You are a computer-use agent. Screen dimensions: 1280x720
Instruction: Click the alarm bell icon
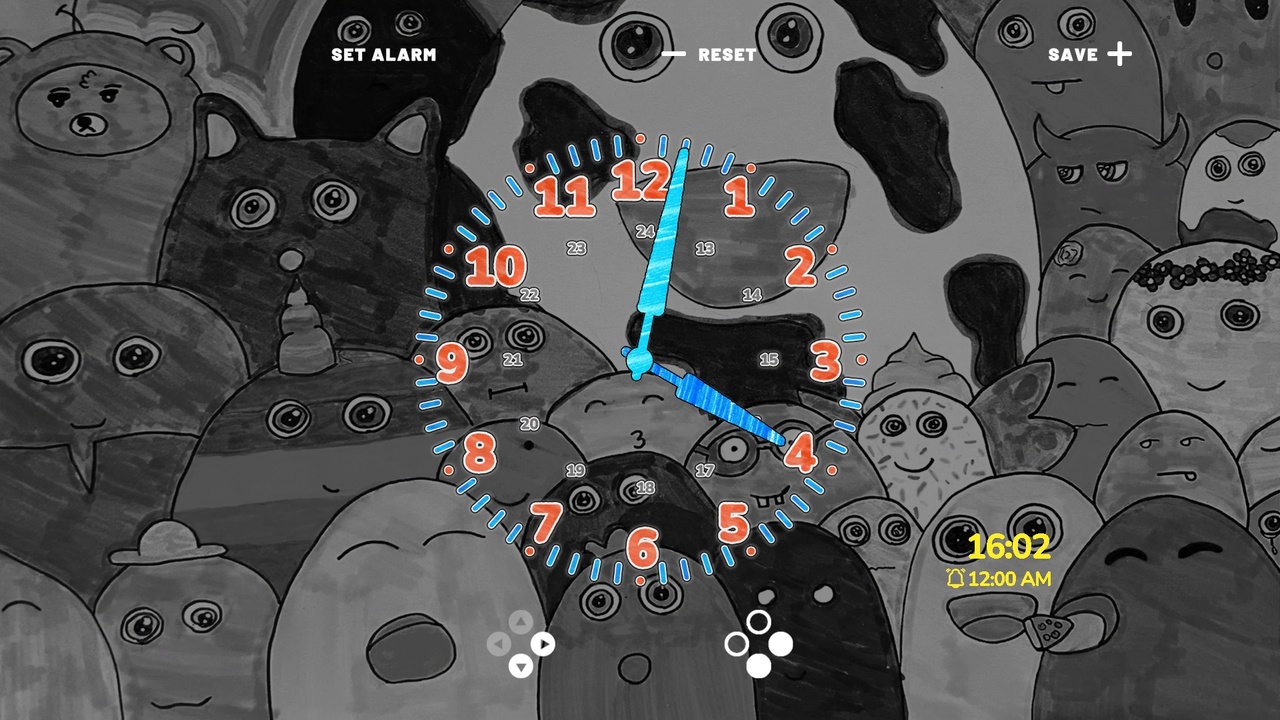click(x=955, y=578)
